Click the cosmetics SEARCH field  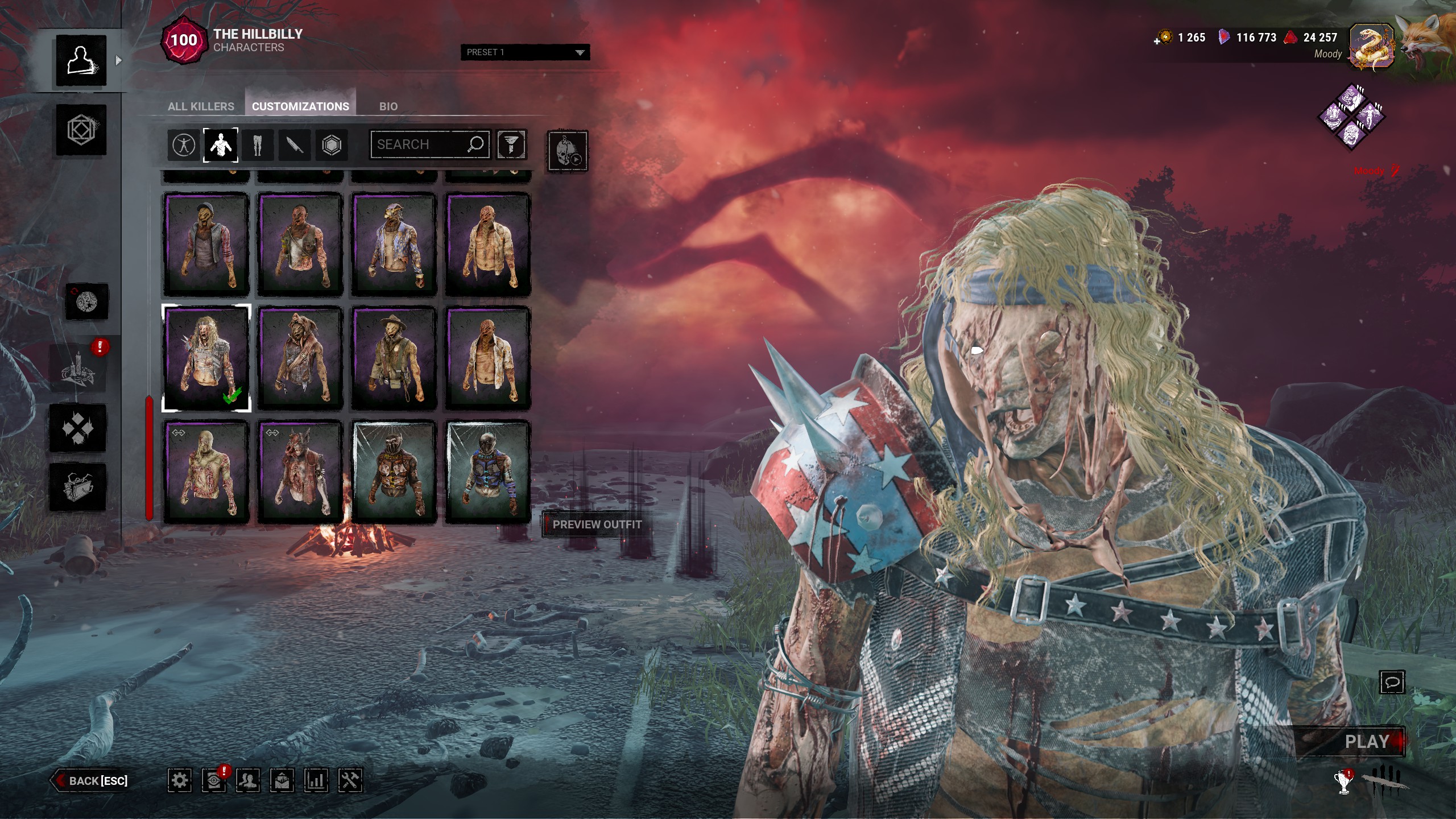tap(421, 144)
